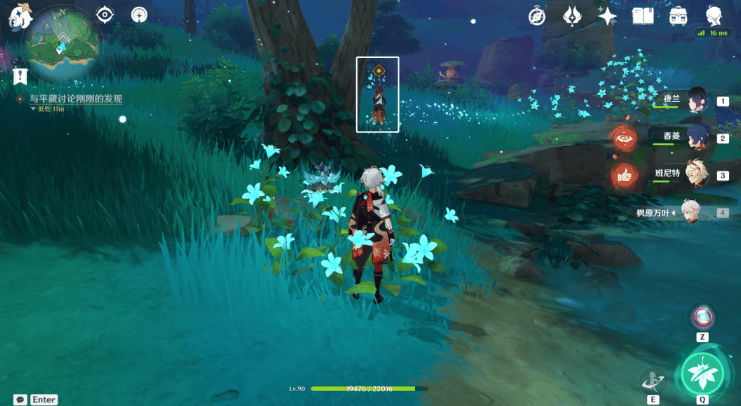
Task: Select the tracked quest 与平藏讨论刚刚的发现
Action: click(x=75, y=99)
